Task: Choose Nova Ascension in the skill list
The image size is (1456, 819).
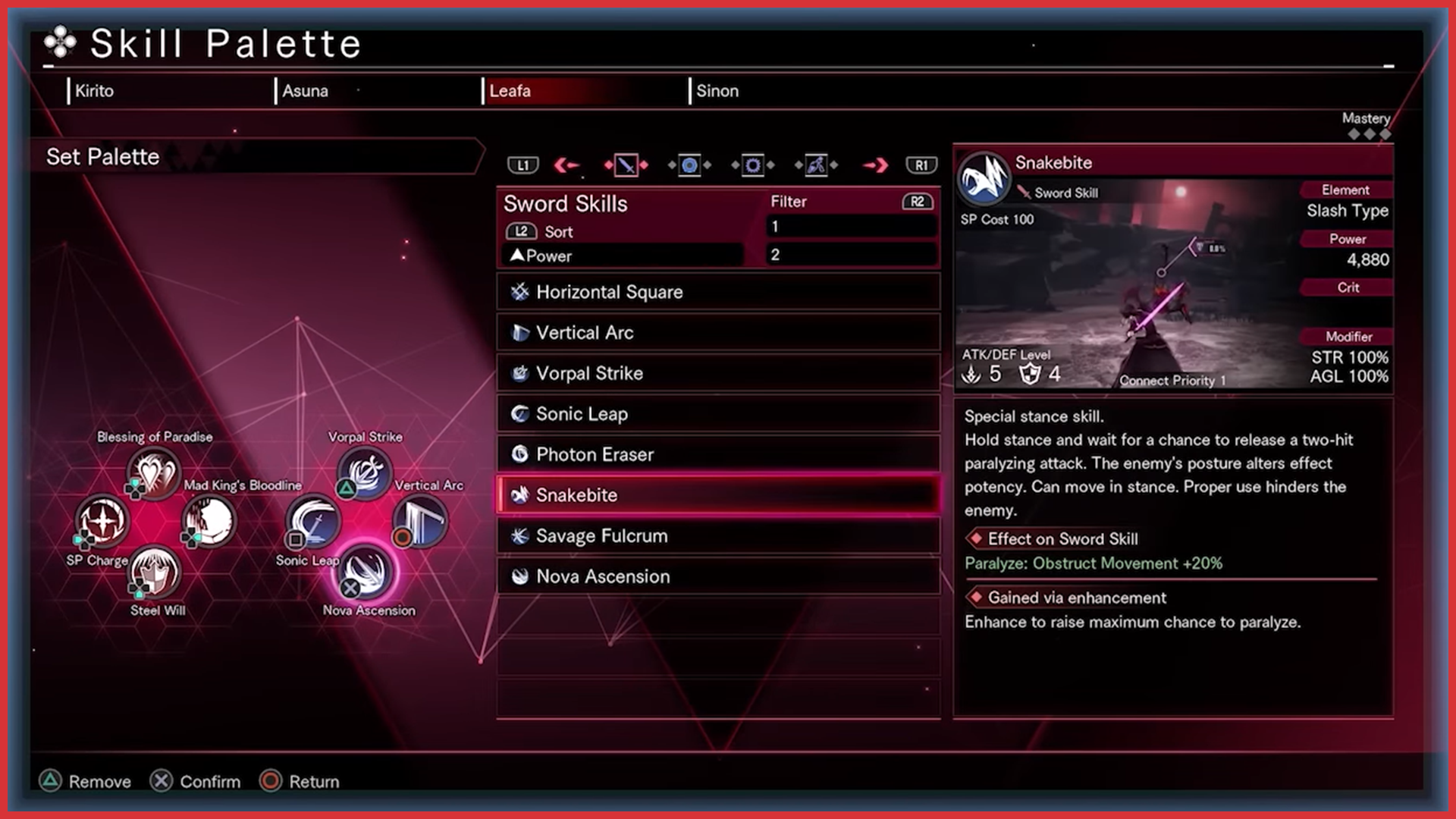Action: [717, 576]
